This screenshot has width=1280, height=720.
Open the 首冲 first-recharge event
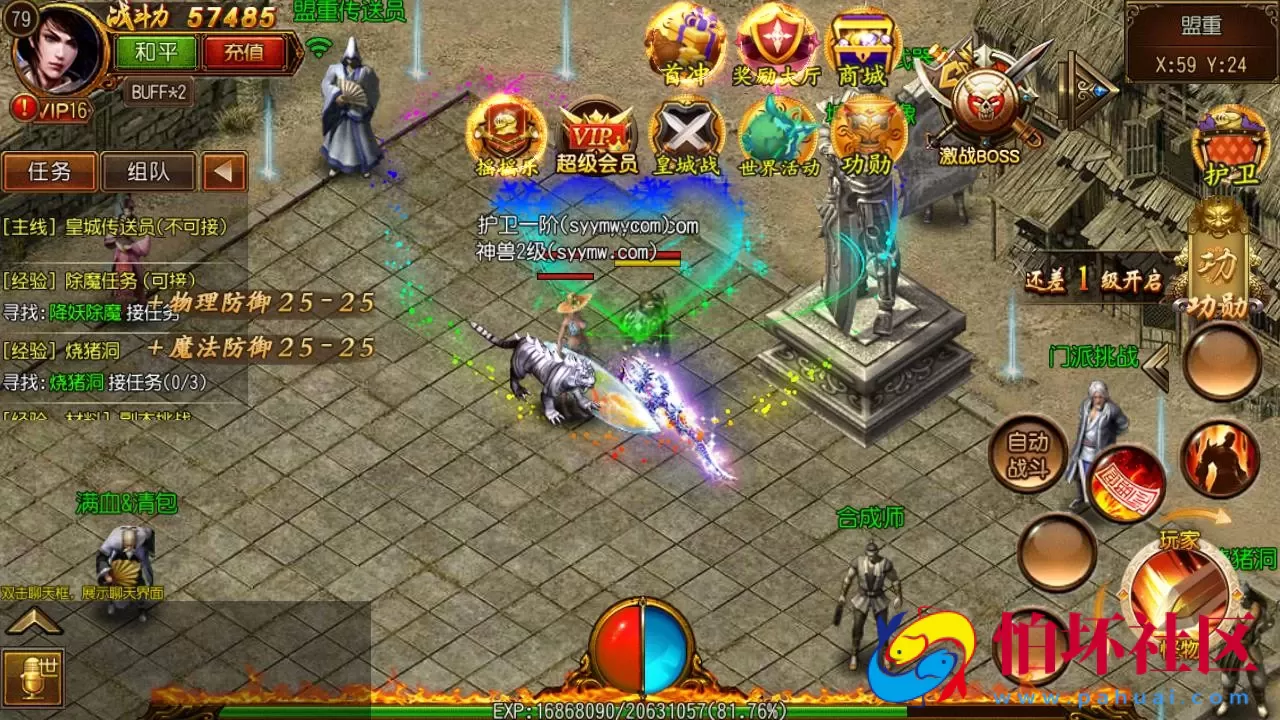686,42
